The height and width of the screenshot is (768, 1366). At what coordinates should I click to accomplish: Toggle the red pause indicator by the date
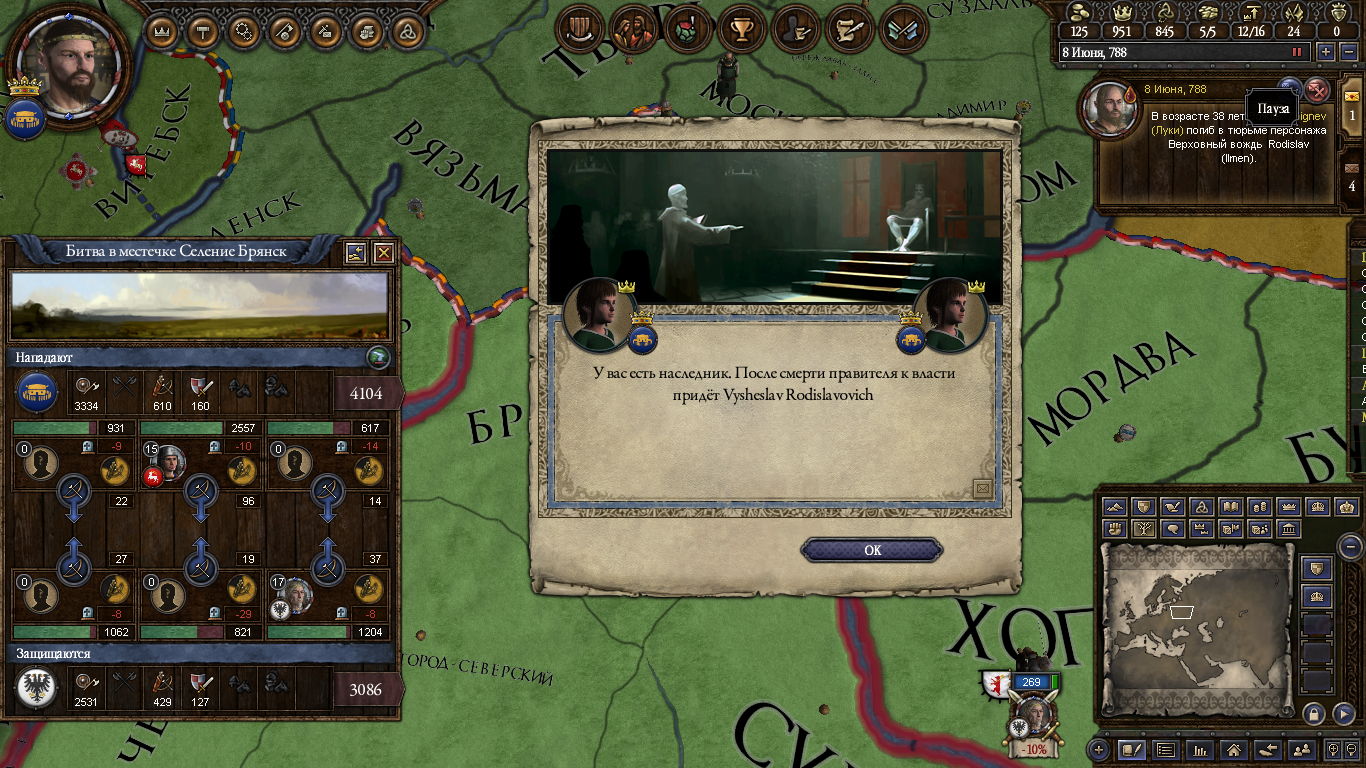click(x=1297, y=52)
